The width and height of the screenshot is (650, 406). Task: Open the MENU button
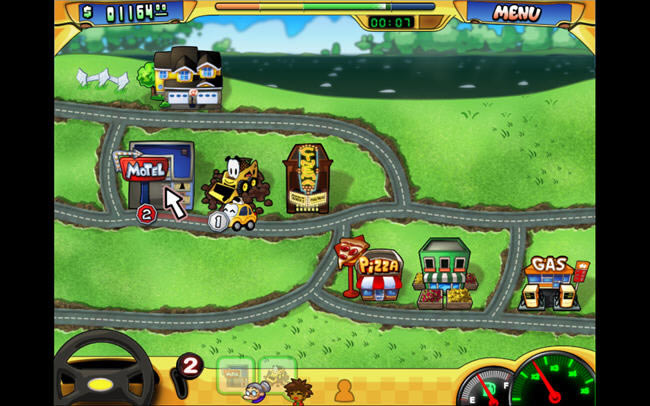click(516, 13)
